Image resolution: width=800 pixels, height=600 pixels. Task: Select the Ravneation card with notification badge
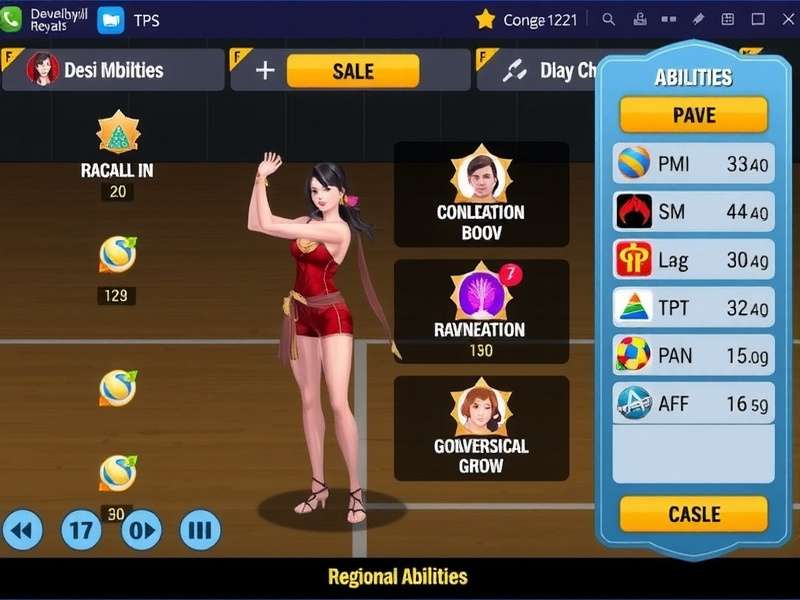coord(481,312)
